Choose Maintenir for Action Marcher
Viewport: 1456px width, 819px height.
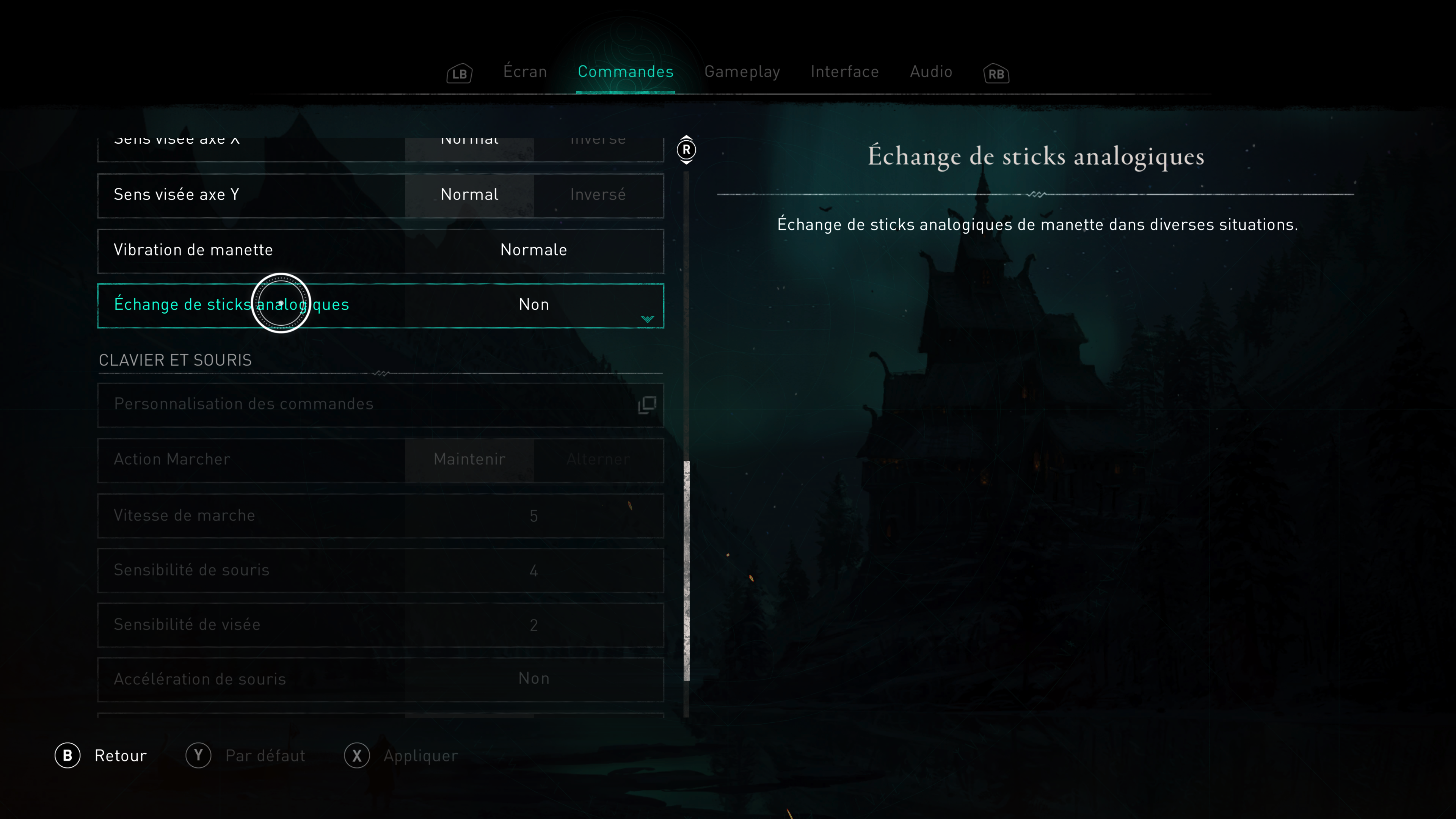pyautogui.click(x=469, y=460)
